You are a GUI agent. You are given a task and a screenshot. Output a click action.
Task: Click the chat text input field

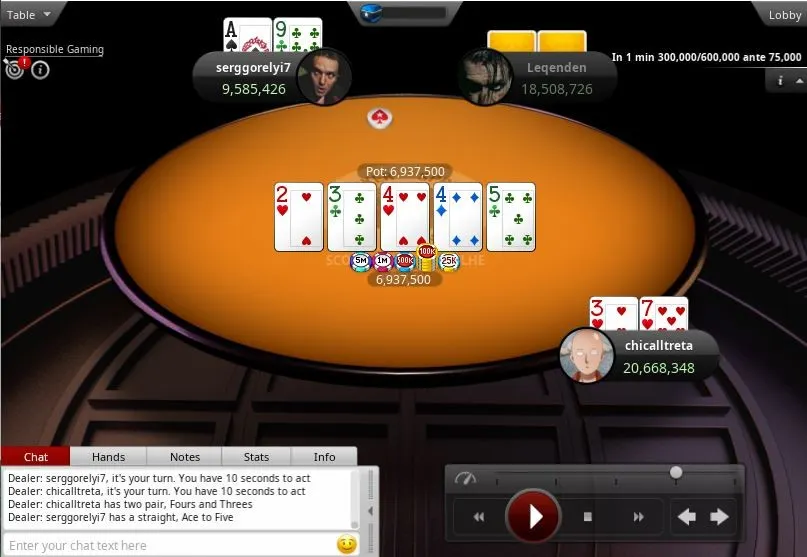click(x=170, y=545)
